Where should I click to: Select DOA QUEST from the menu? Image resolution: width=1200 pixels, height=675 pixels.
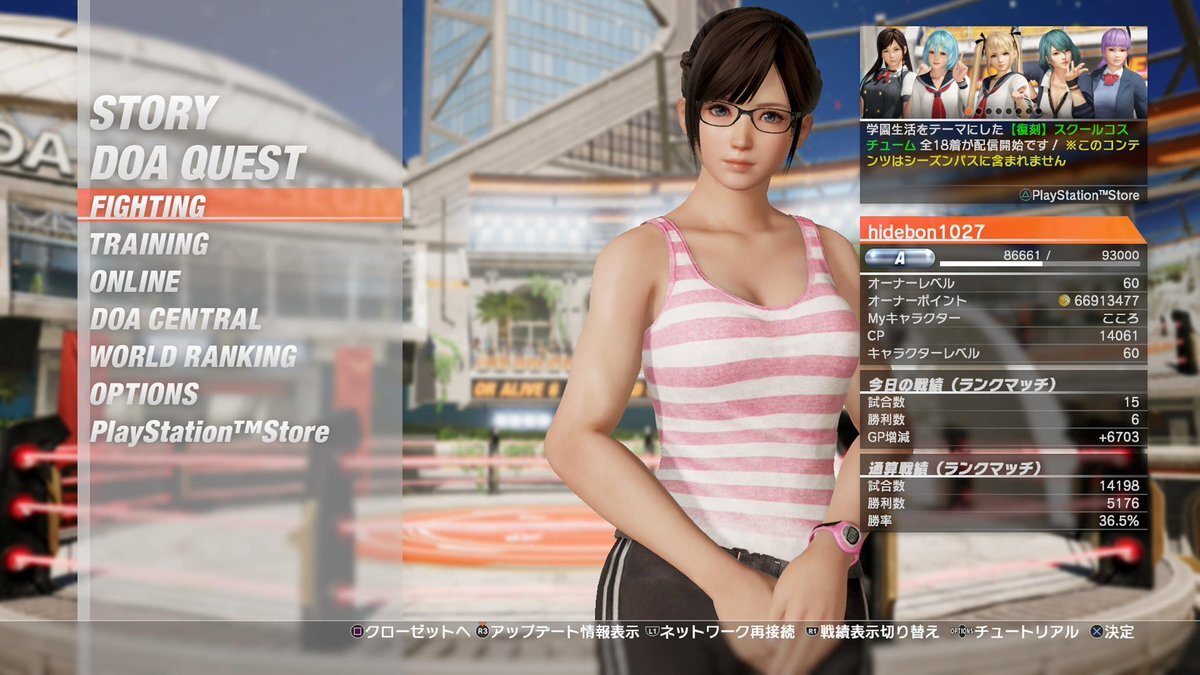(197, 163)
